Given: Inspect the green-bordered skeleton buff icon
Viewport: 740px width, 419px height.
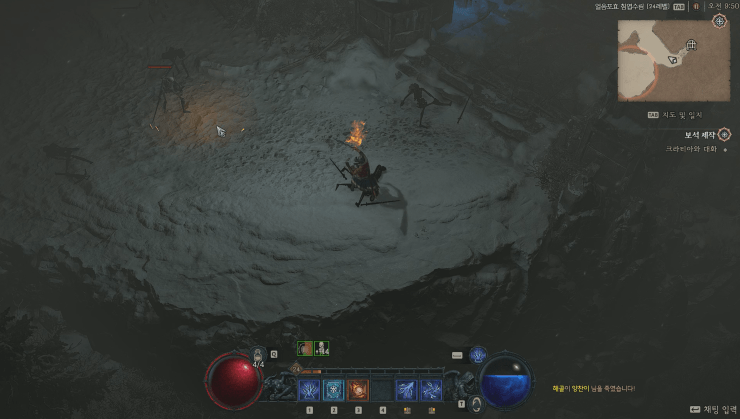Looking at the screenshot, I should [x=321, y=348].
